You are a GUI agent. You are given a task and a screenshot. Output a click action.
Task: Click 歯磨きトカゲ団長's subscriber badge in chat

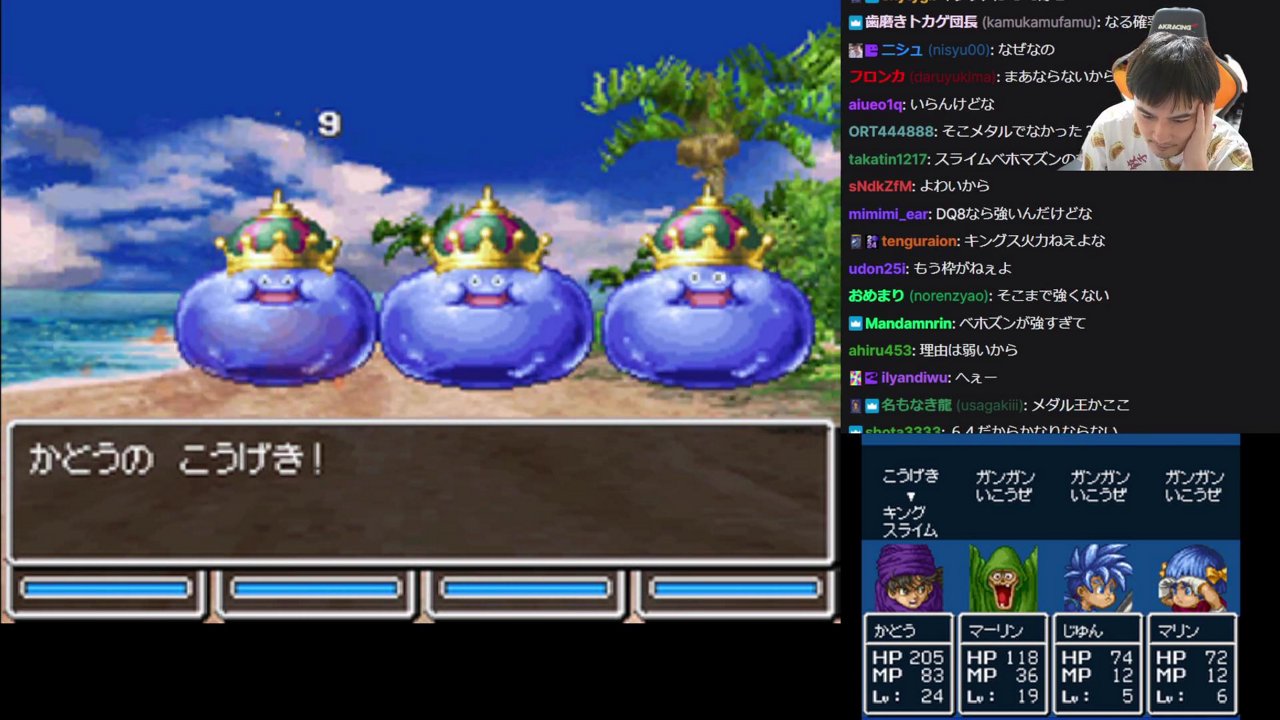pyautogui.click(x=855, y=22)
